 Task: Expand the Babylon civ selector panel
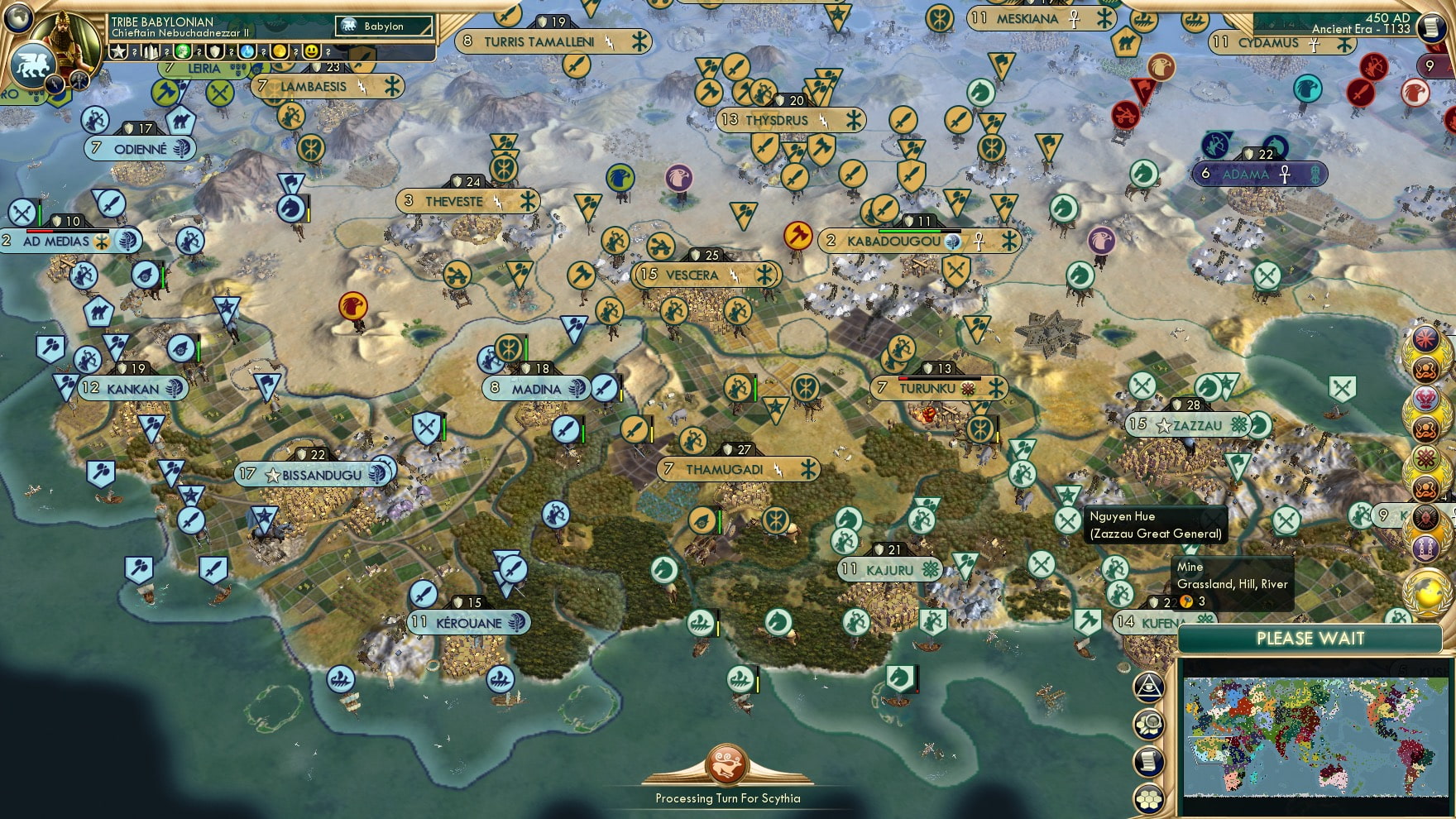pos(383,26)
